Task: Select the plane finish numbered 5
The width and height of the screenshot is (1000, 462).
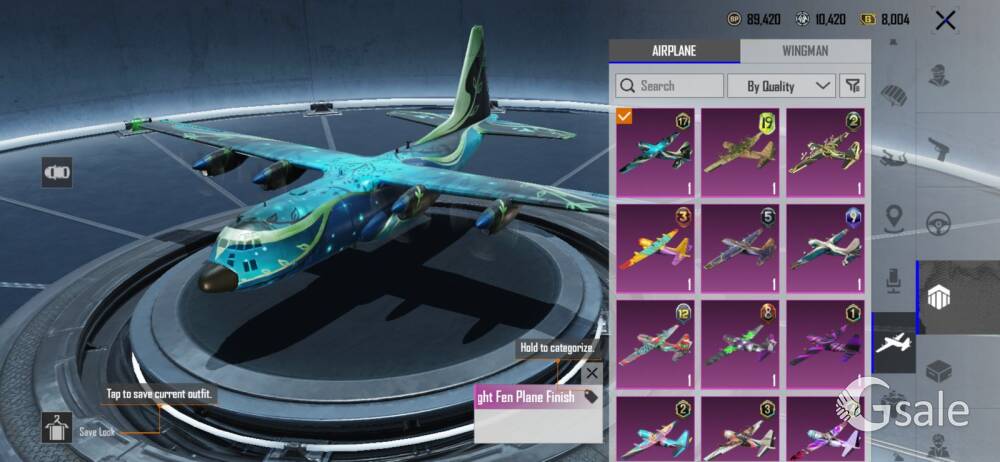Action: [740, 249]
